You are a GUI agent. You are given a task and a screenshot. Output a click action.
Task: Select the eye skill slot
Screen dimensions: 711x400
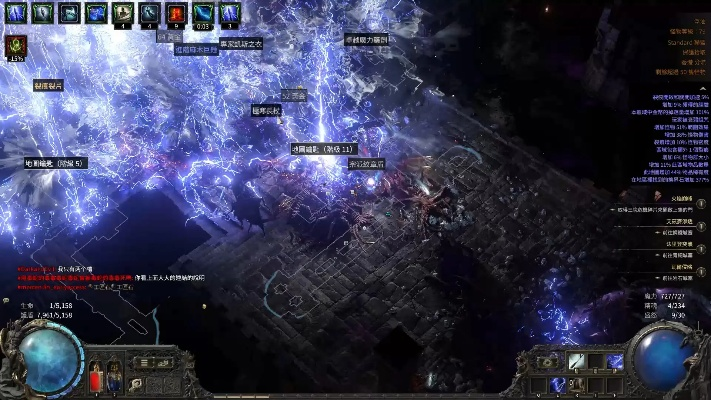(546, 362)
